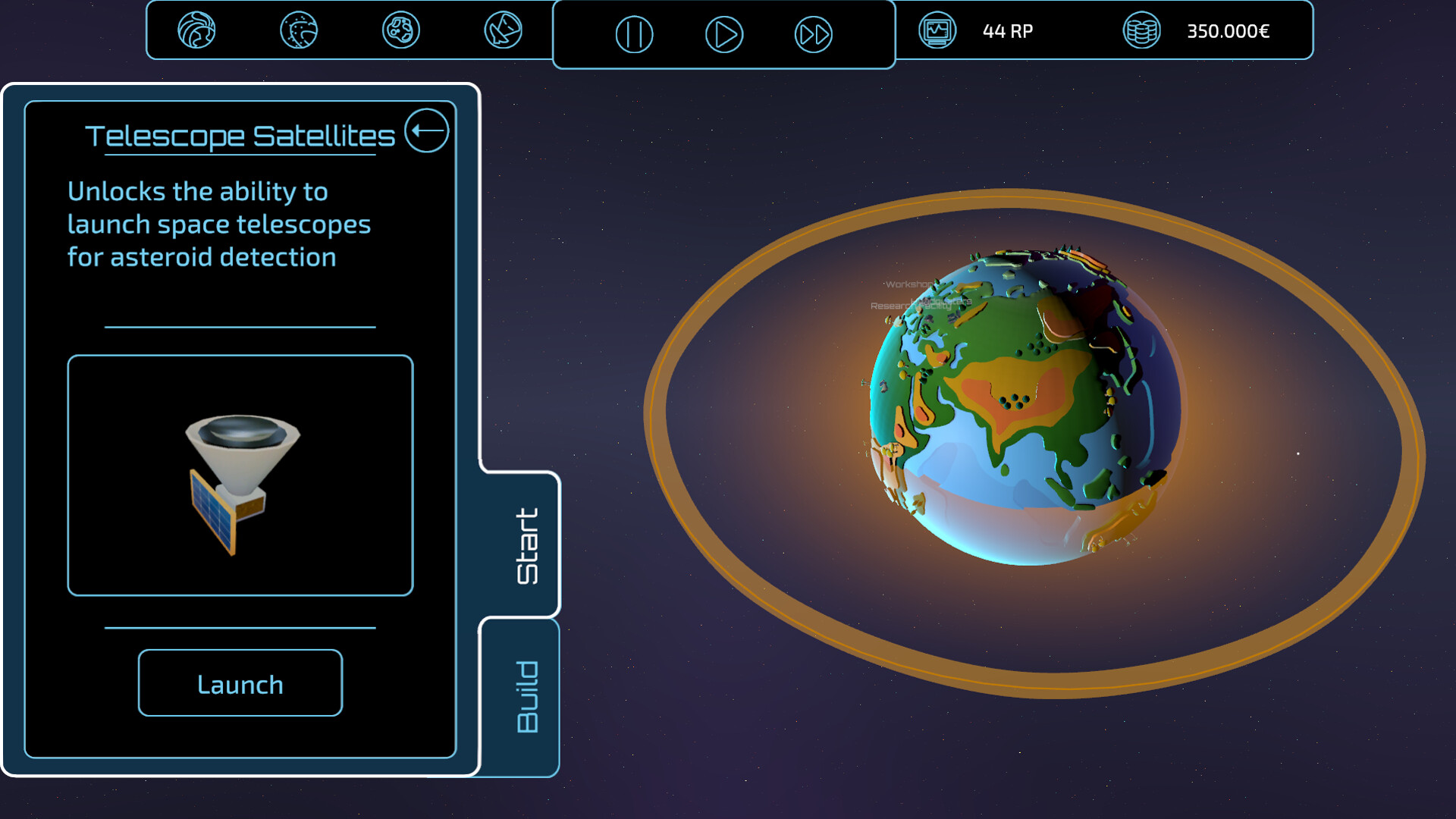Click the research points chart icon

938,31
